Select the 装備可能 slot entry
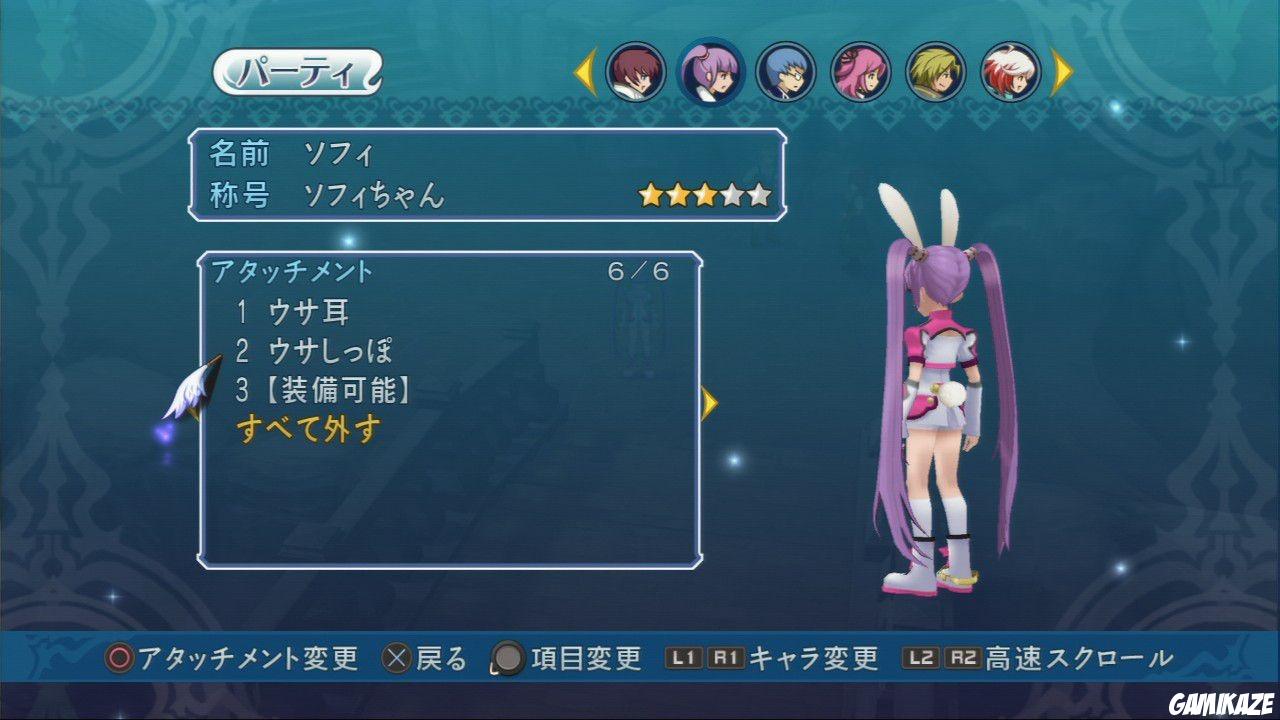1280x720 pixels. pyautogui.click(x=330, y=388)
